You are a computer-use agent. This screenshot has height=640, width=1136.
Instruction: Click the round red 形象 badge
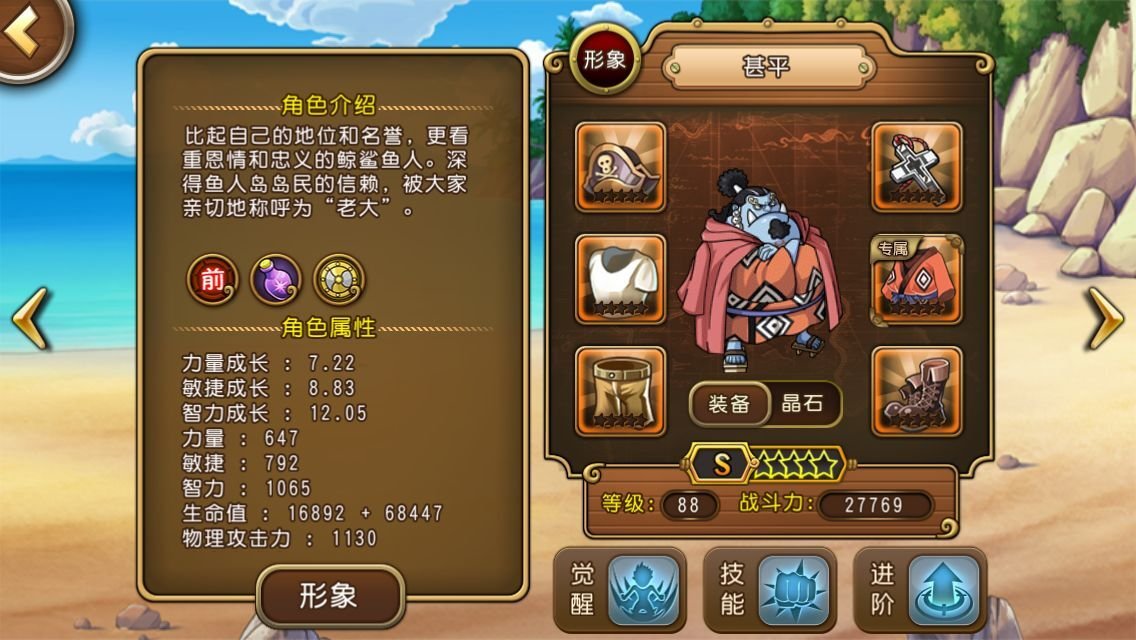click(x=605, y=59)
